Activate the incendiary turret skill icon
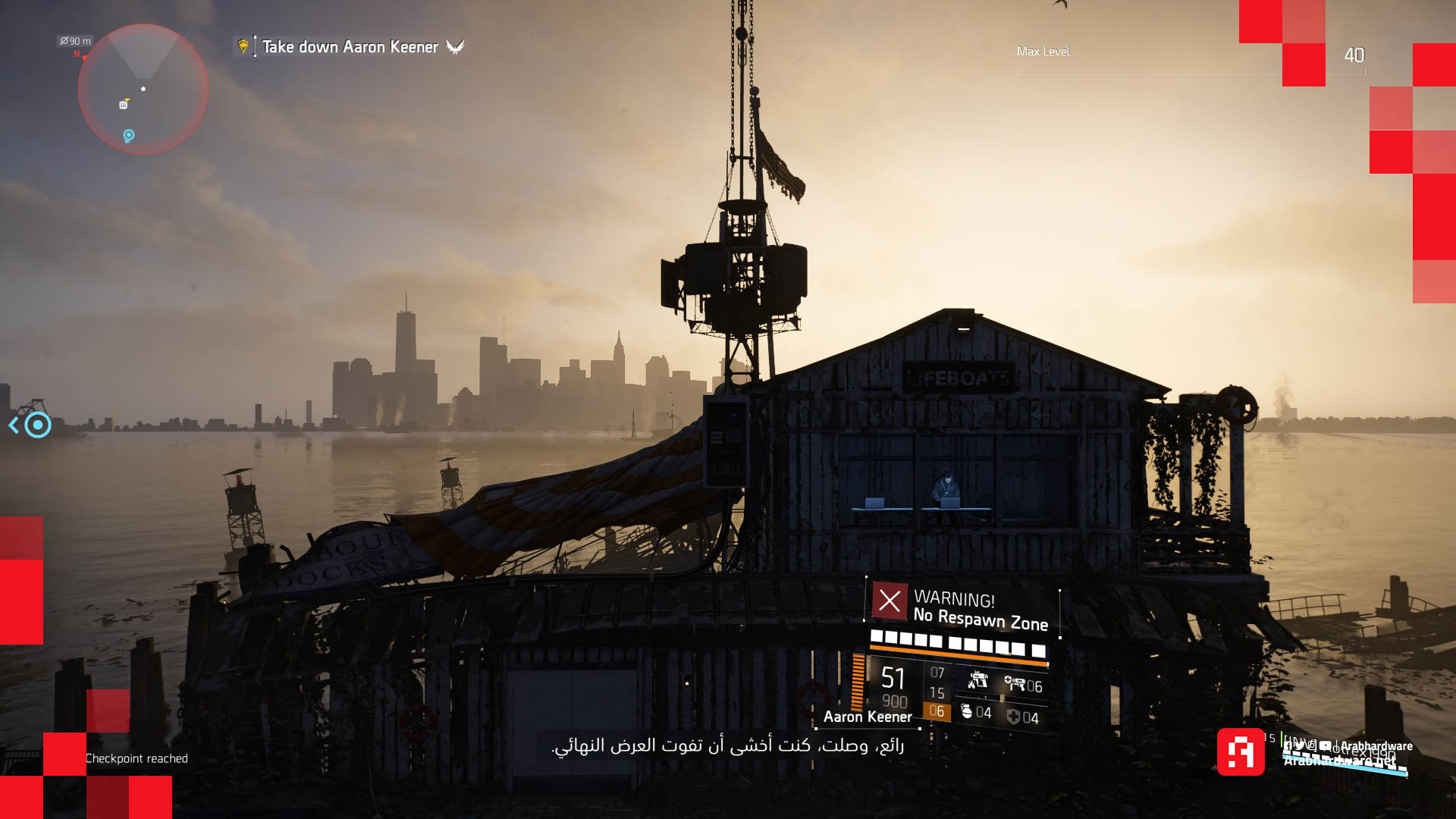Image resolution: width=1456 pixels, height=819 pixels. point(977,680)
